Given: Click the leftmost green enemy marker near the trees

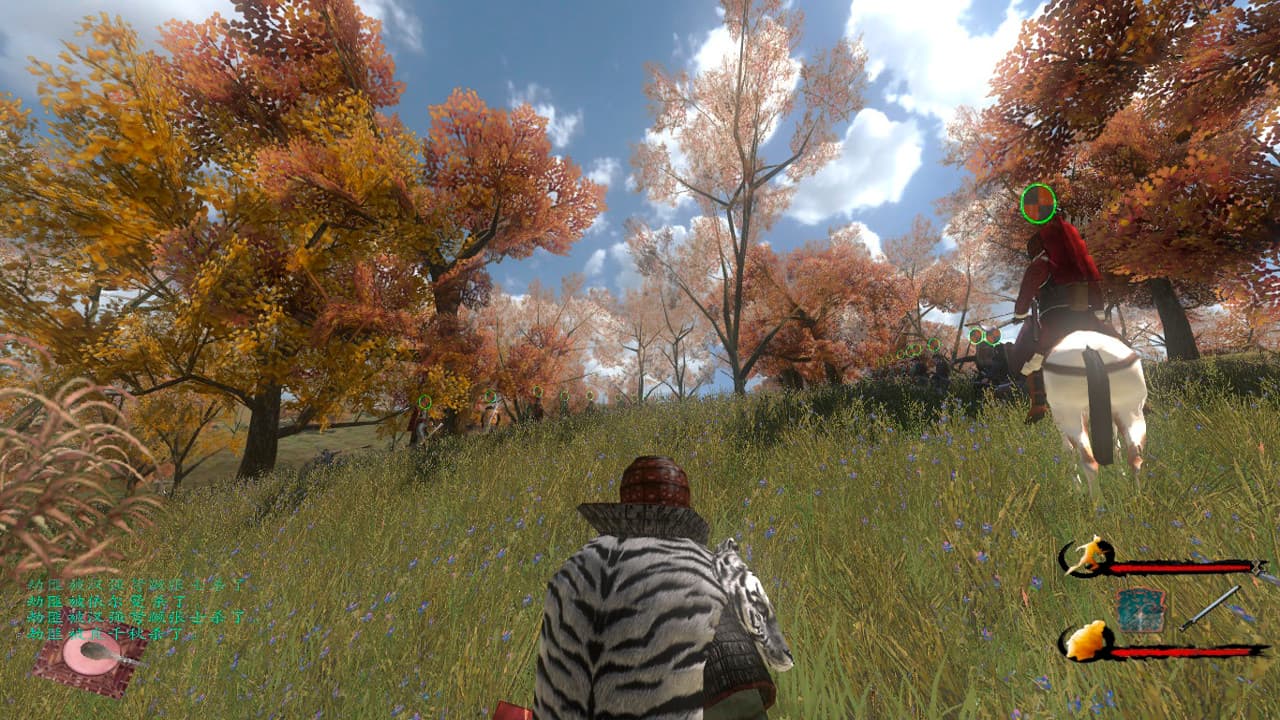Looking at the screenshot, I should point(423,401).
